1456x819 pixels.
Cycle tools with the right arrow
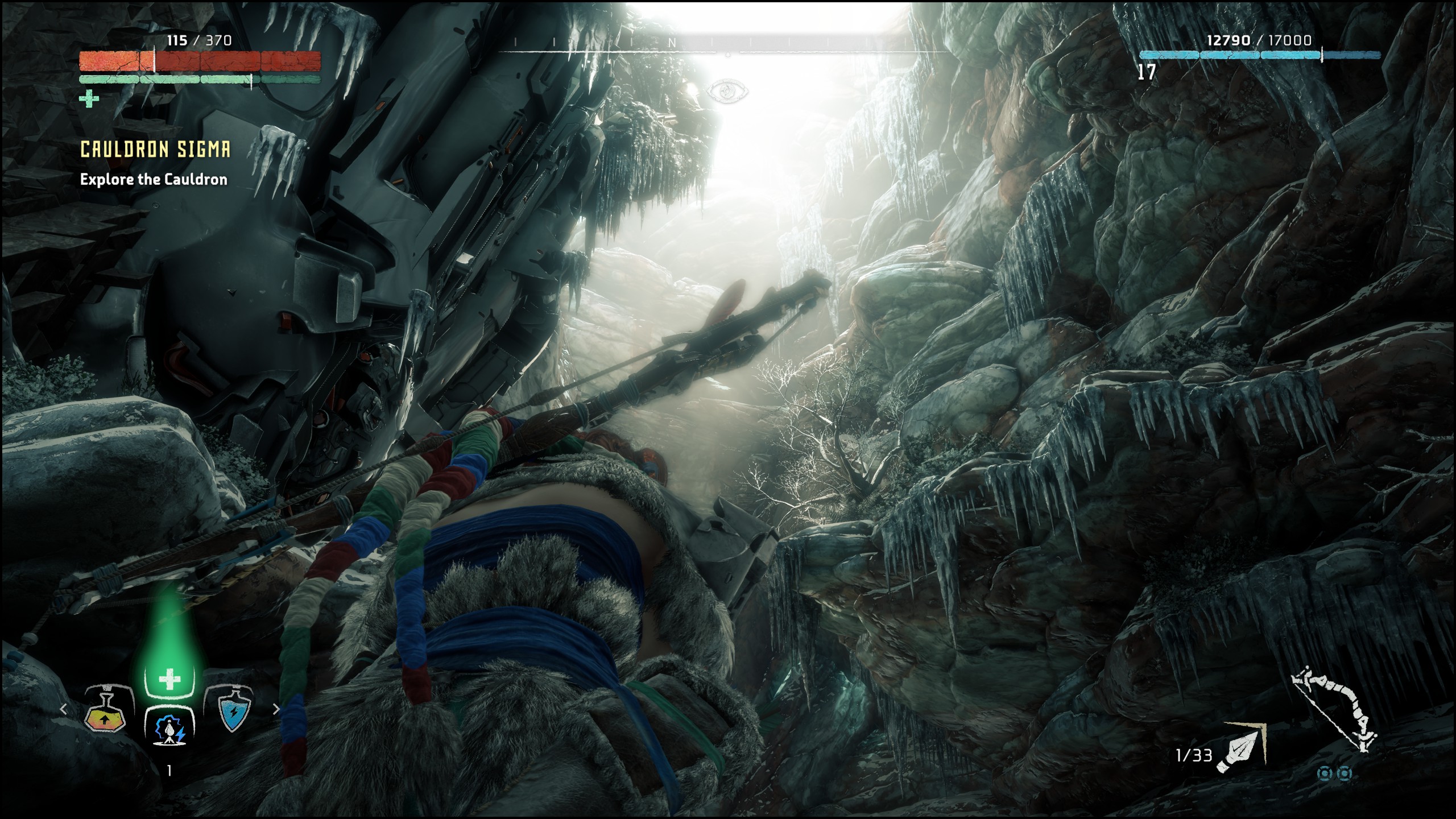pos(276,709)
